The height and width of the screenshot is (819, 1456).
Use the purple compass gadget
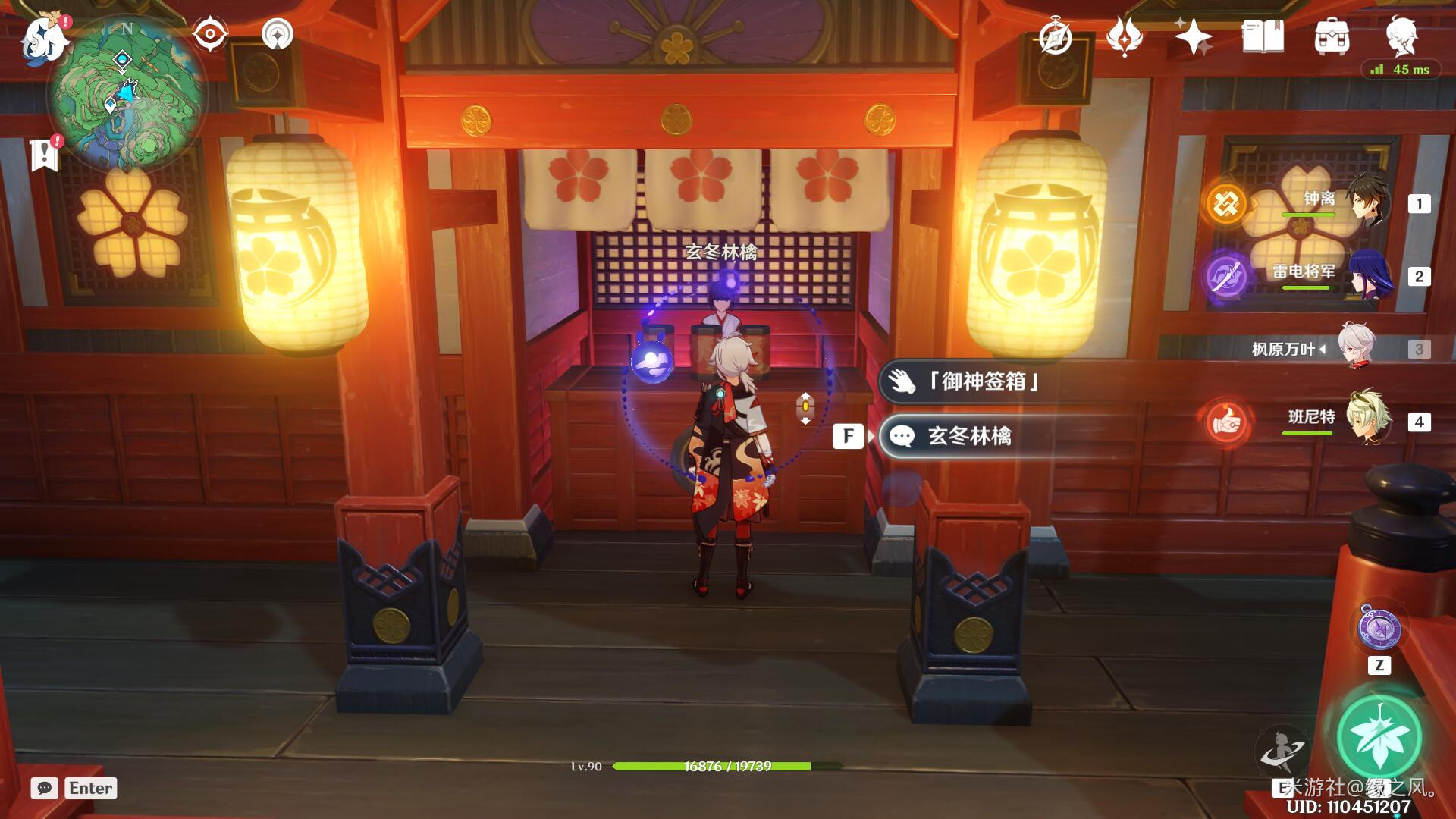[x=1379, y=629]
